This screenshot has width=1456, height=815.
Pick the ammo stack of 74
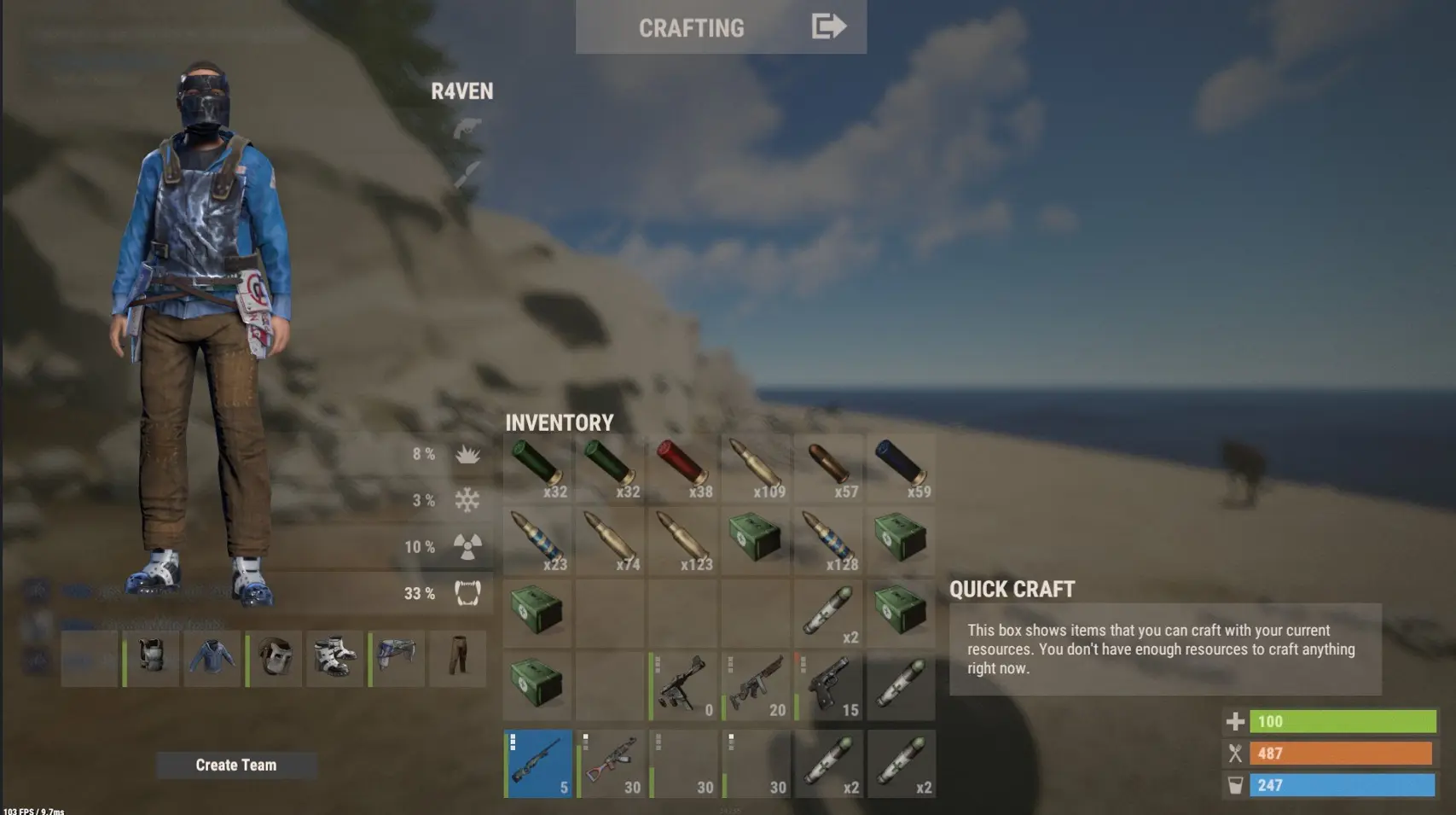610,540
